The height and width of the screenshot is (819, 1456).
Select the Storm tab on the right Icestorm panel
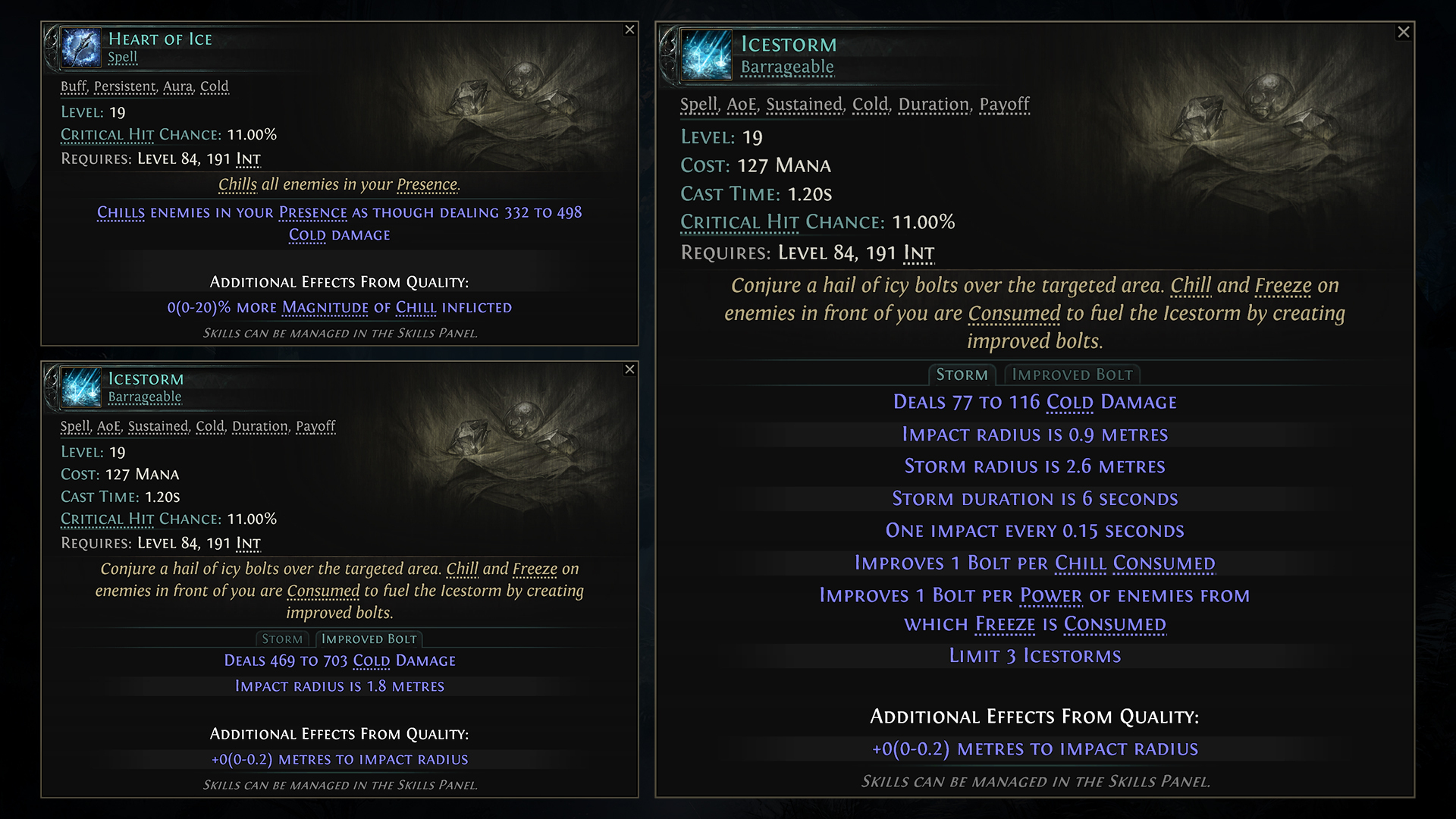point(962,374)
